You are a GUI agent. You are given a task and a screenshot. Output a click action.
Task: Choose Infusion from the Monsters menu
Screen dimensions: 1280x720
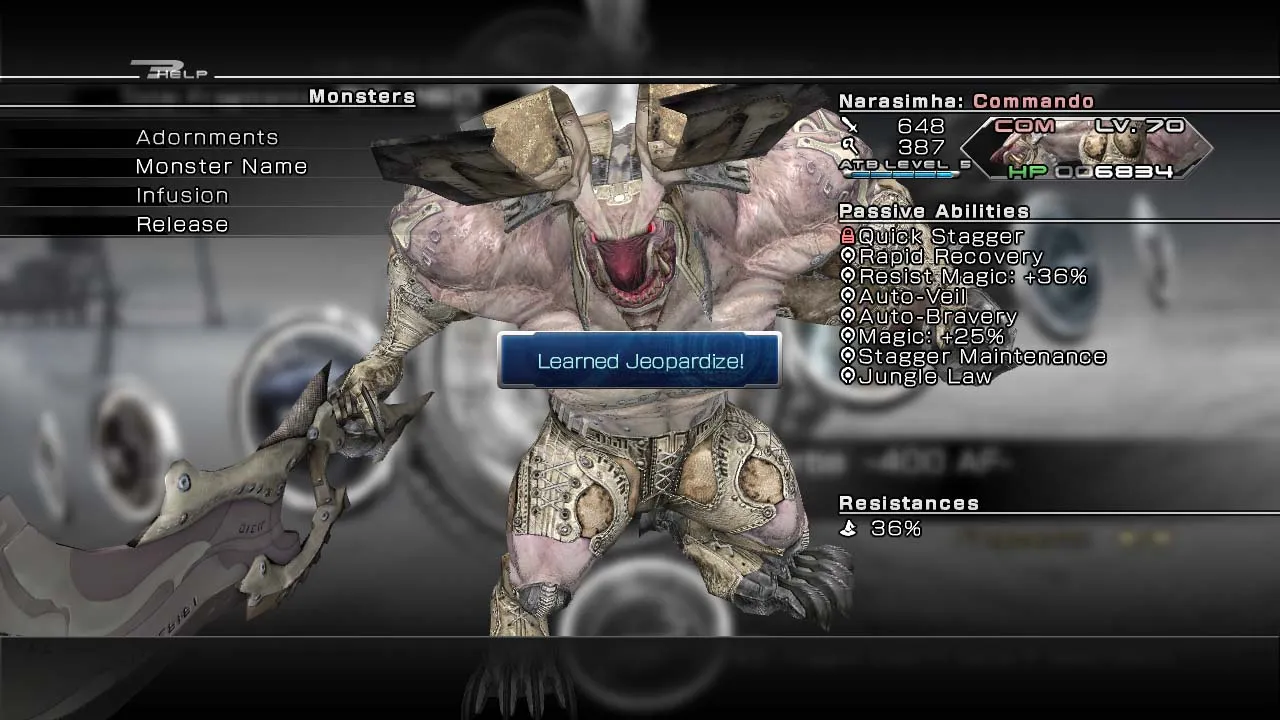pos(182,195)
